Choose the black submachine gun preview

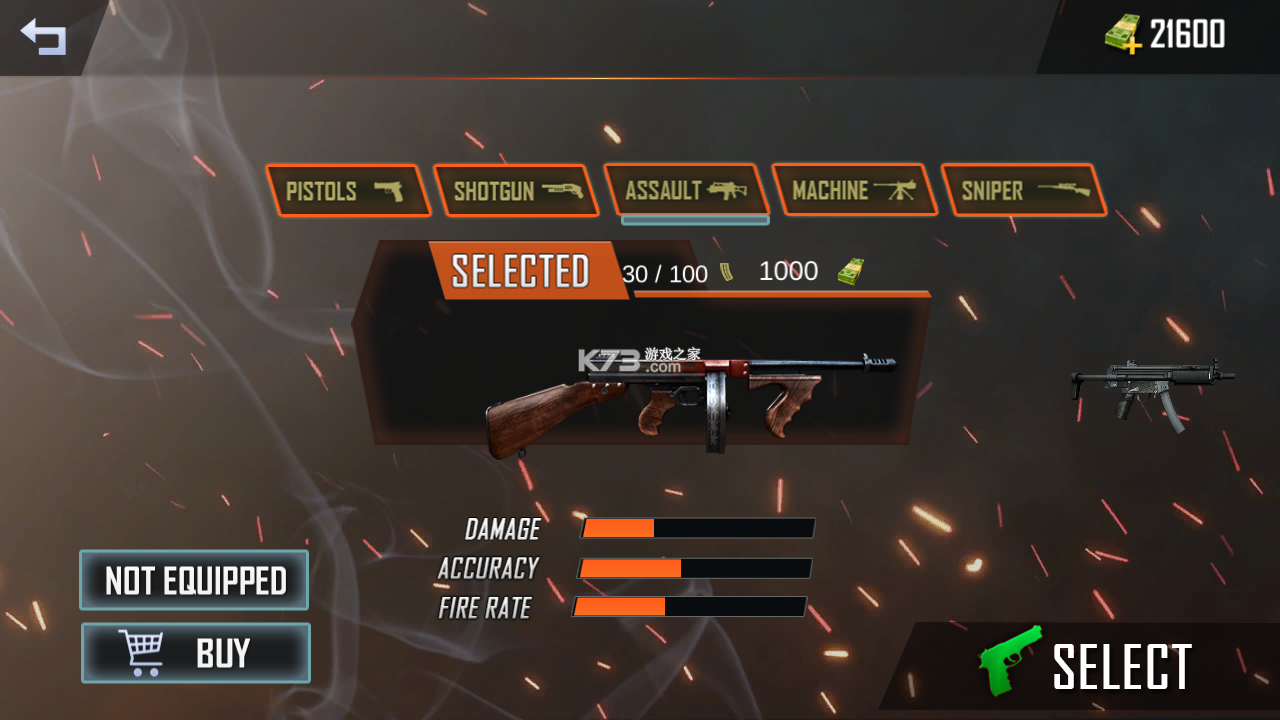click(x=1150, y=388)
